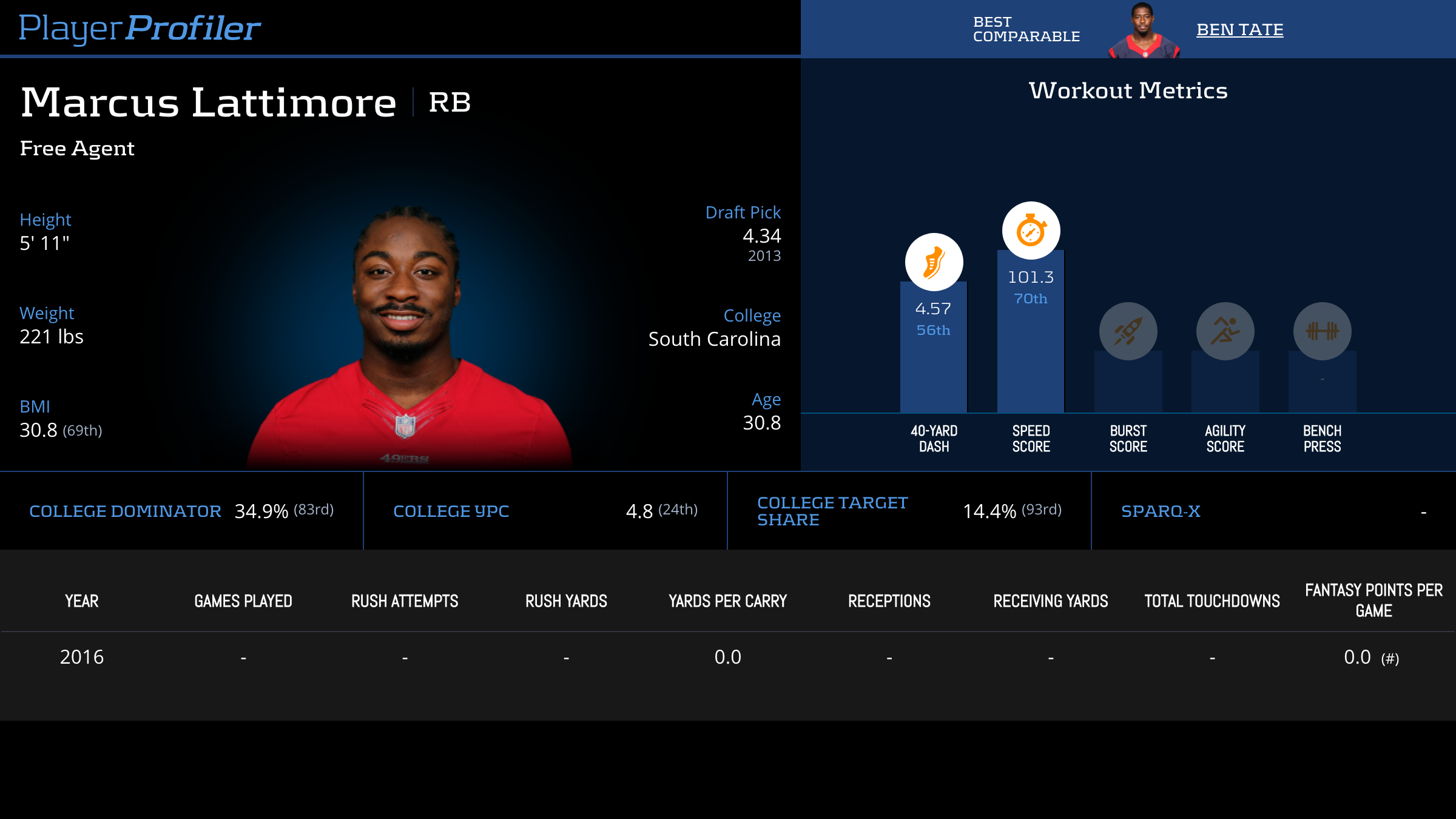Open the College Dominator metric
1456x819 pixels.
[125, 511]
